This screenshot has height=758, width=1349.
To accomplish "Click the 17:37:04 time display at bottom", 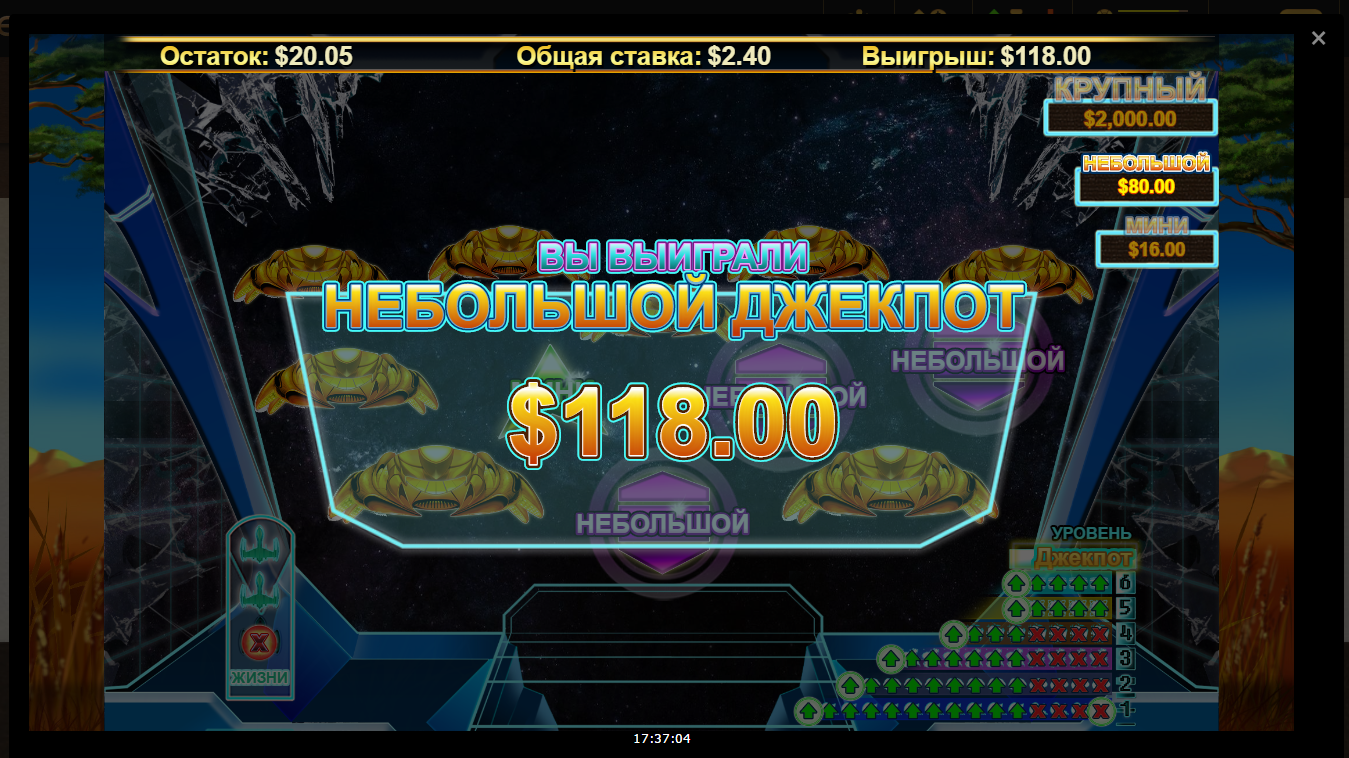I will [663, 739].
